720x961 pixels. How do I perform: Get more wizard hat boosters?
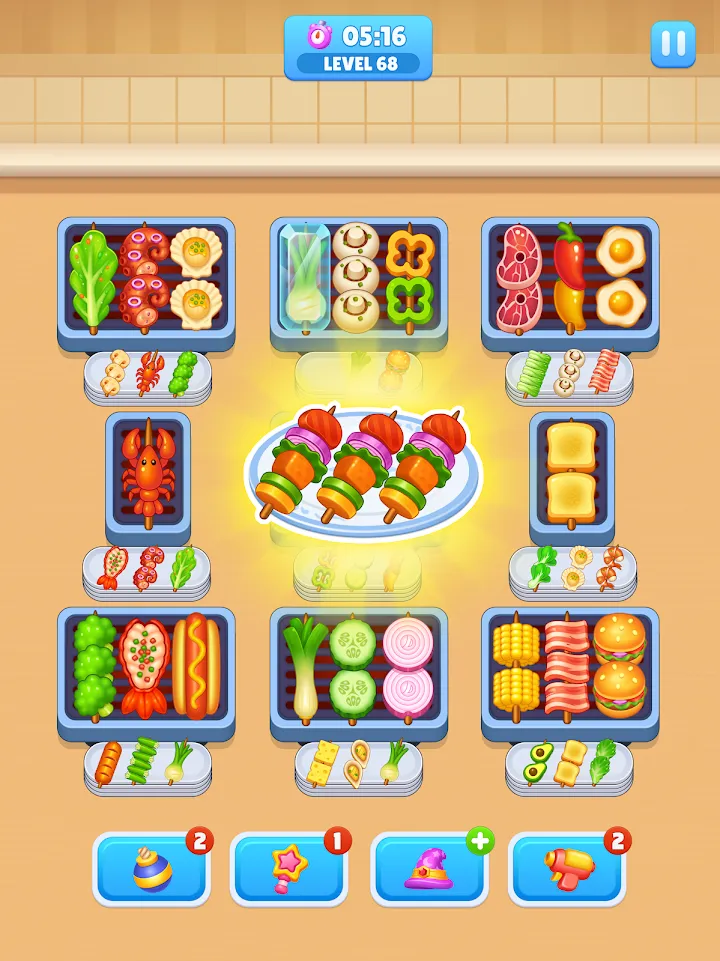480,841
